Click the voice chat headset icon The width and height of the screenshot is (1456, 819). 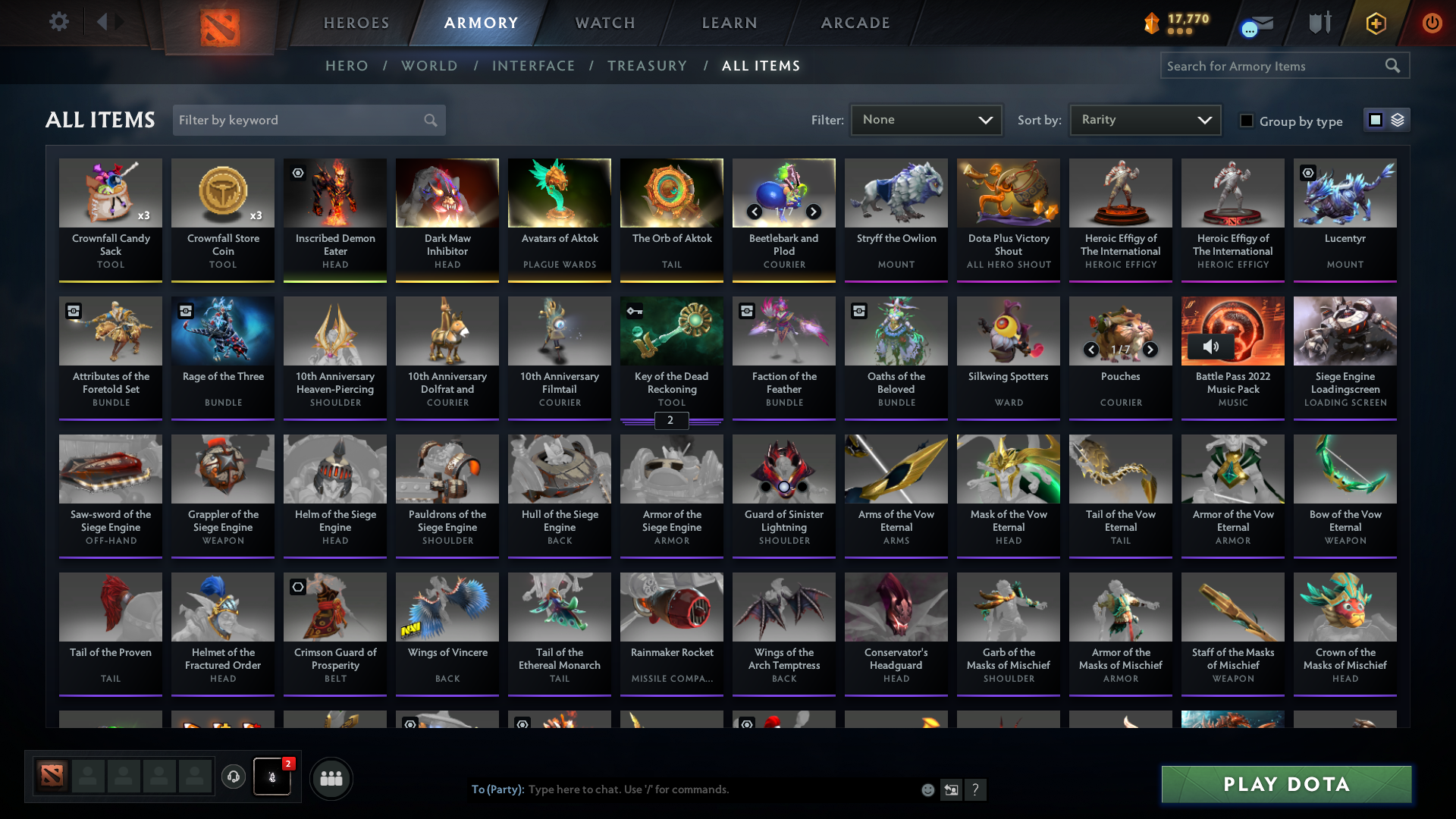coord(234,775)
